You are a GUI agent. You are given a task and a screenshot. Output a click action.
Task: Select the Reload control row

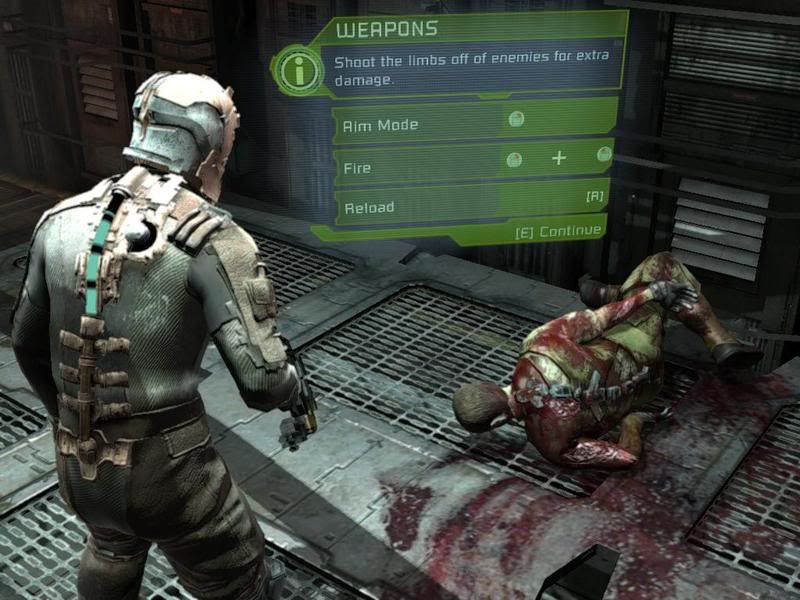(x=472, y=203)
